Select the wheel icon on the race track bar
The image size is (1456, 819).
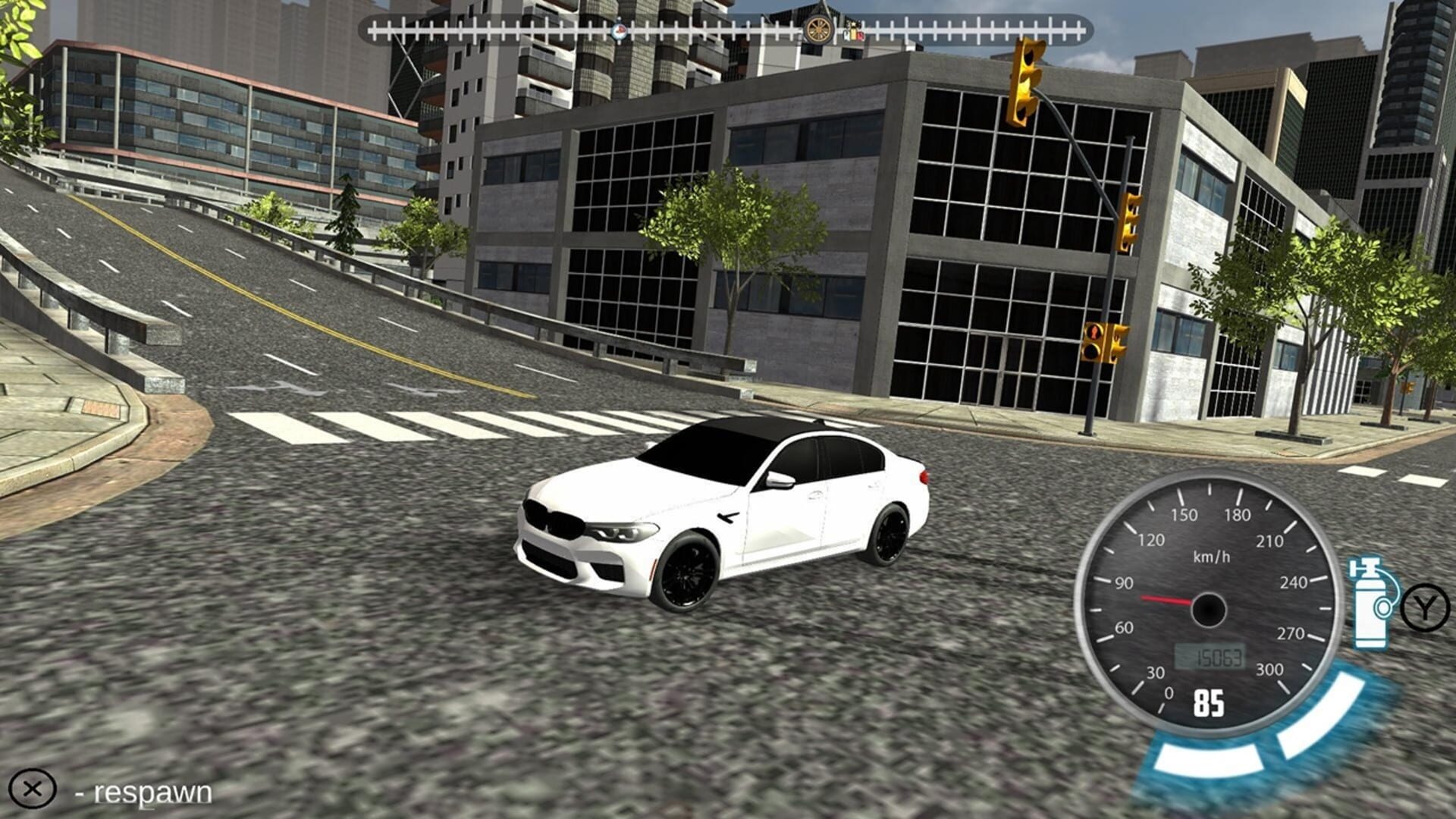817,31
